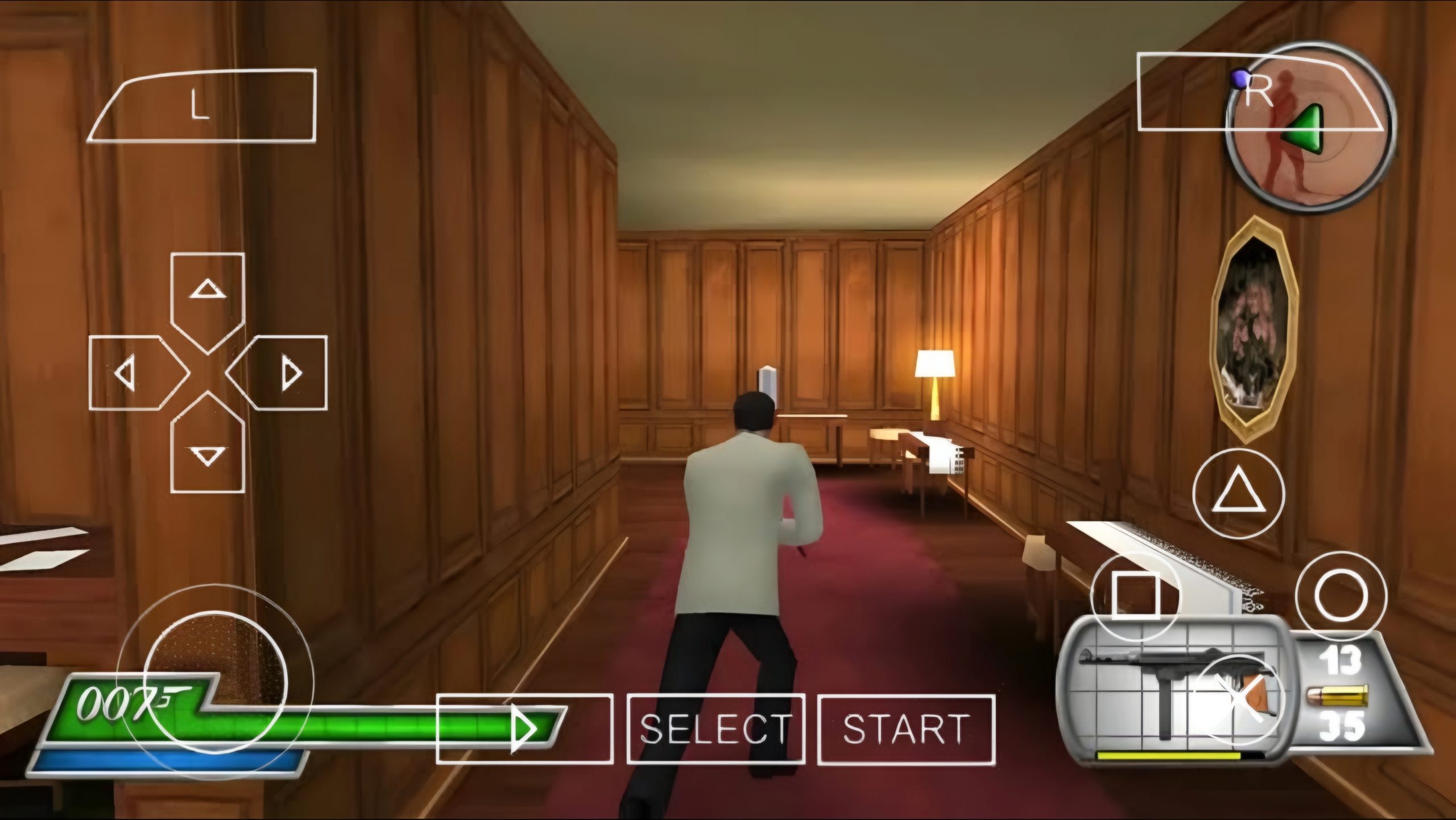Tap the cross face button
The image size is (1456, 820).
(1238, 699)
